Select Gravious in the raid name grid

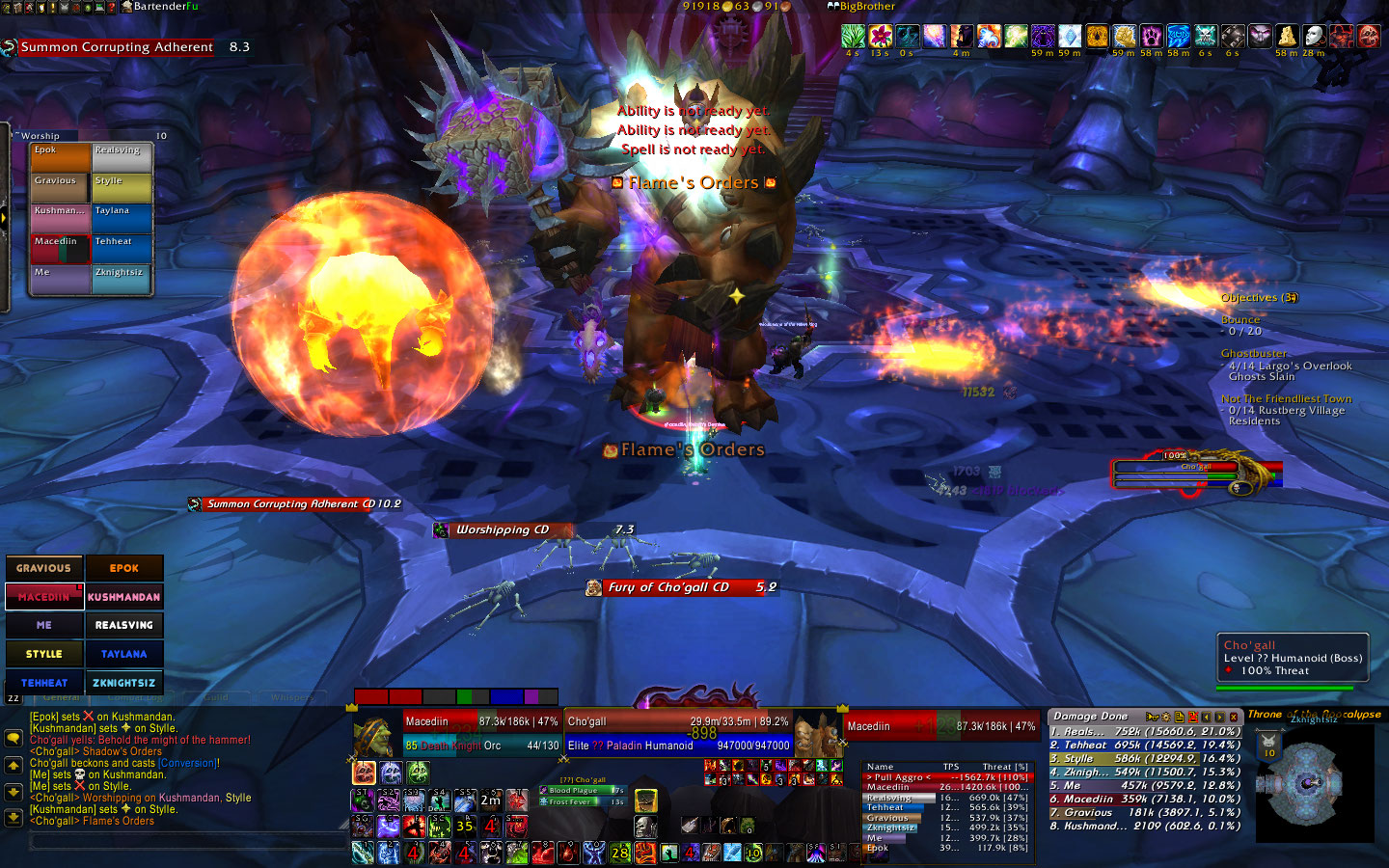pos(44,568)
